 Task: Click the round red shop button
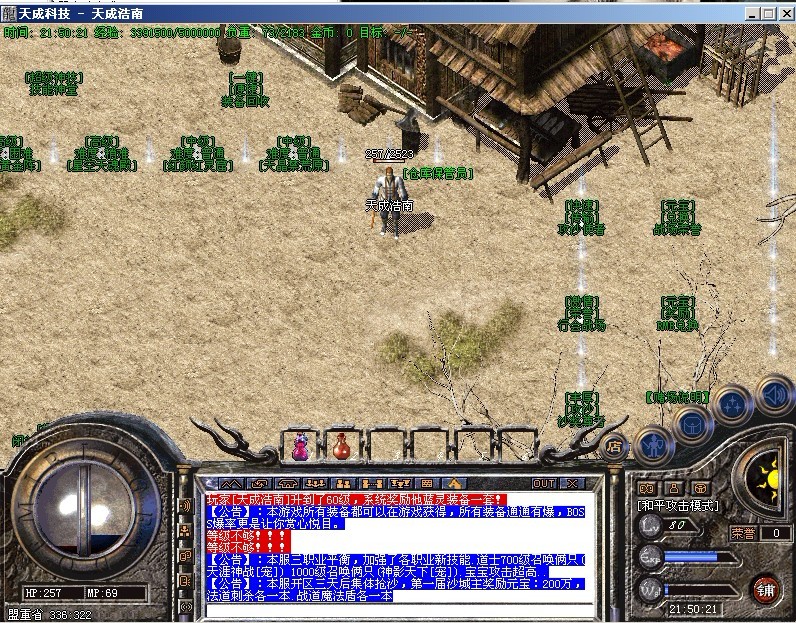[x=765, y=587]
